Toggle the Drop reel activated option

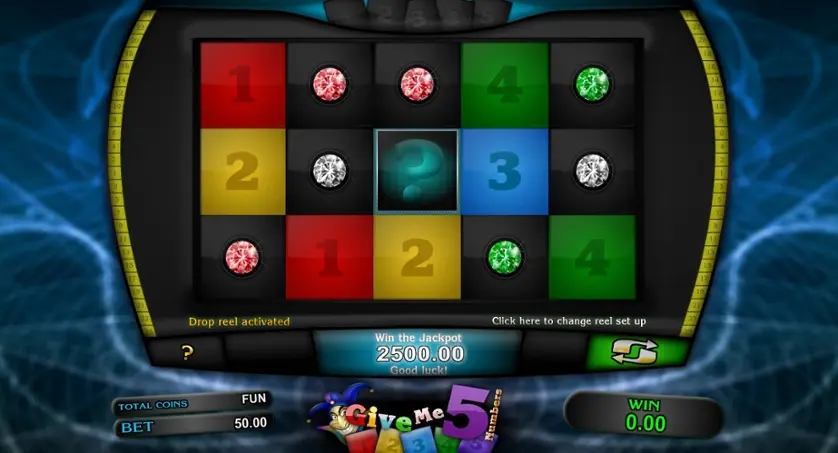(239, 322)
